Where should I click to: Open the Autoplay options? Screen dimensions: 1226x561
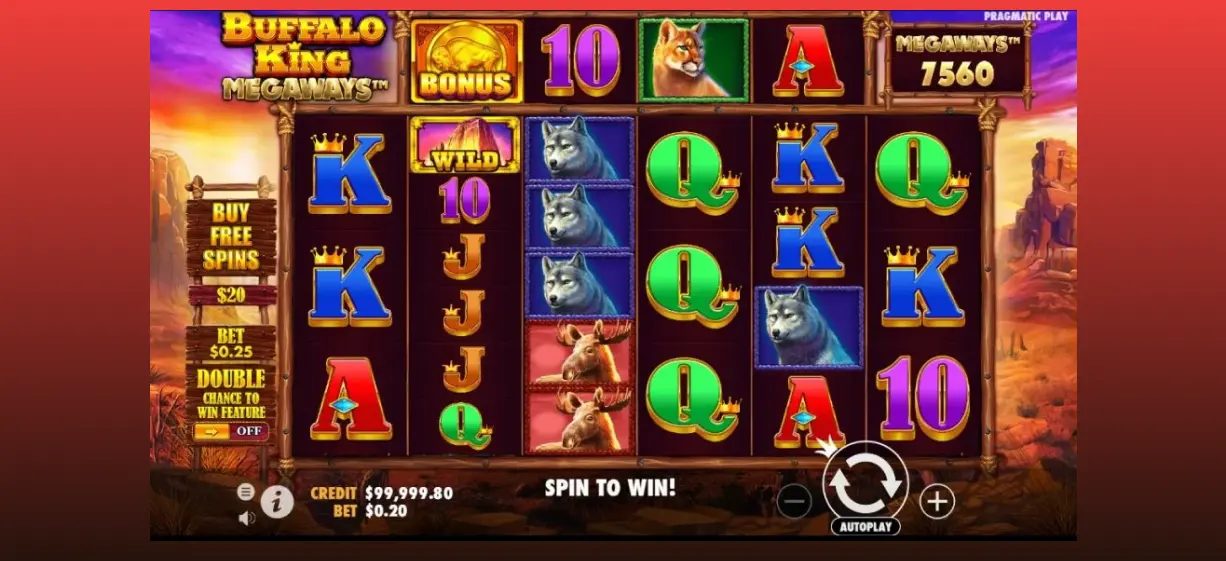[865, 526]
